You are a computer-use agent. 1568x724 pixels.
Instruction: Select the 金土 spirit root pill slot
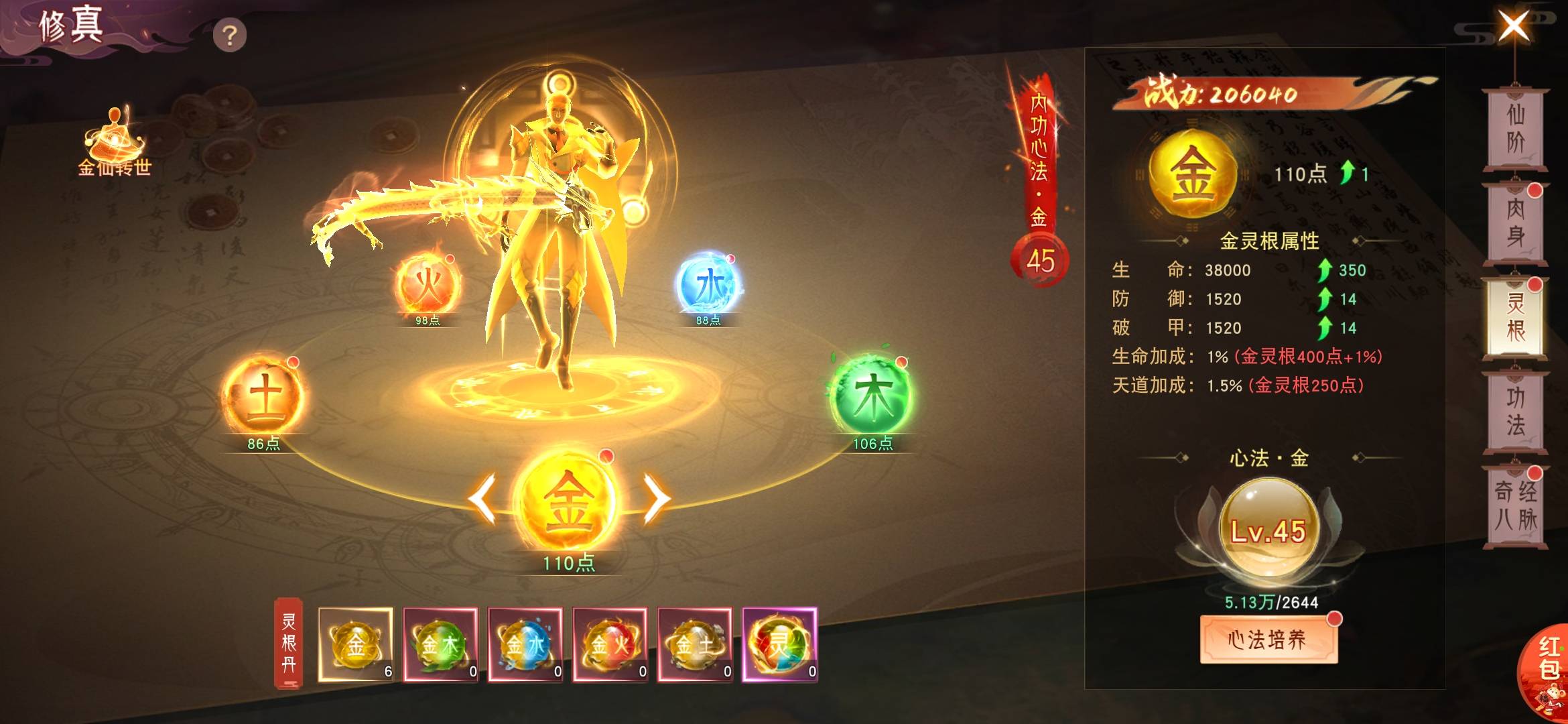[x=695, y=644]
